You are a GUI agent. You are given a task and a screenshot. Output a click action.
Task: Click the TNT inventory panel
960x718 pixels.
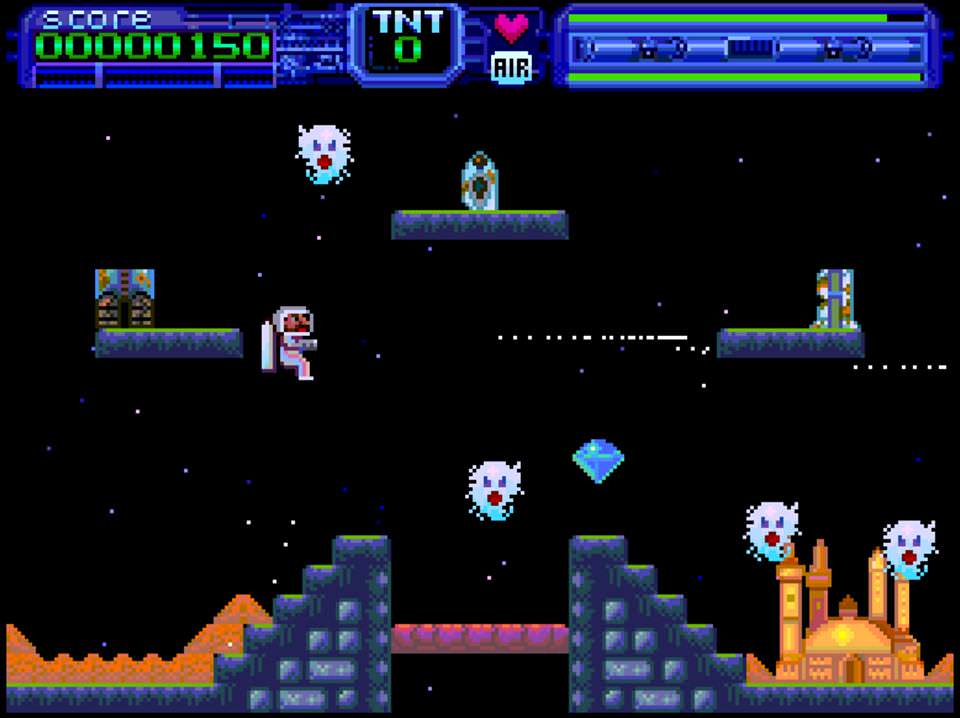point(407,41)
